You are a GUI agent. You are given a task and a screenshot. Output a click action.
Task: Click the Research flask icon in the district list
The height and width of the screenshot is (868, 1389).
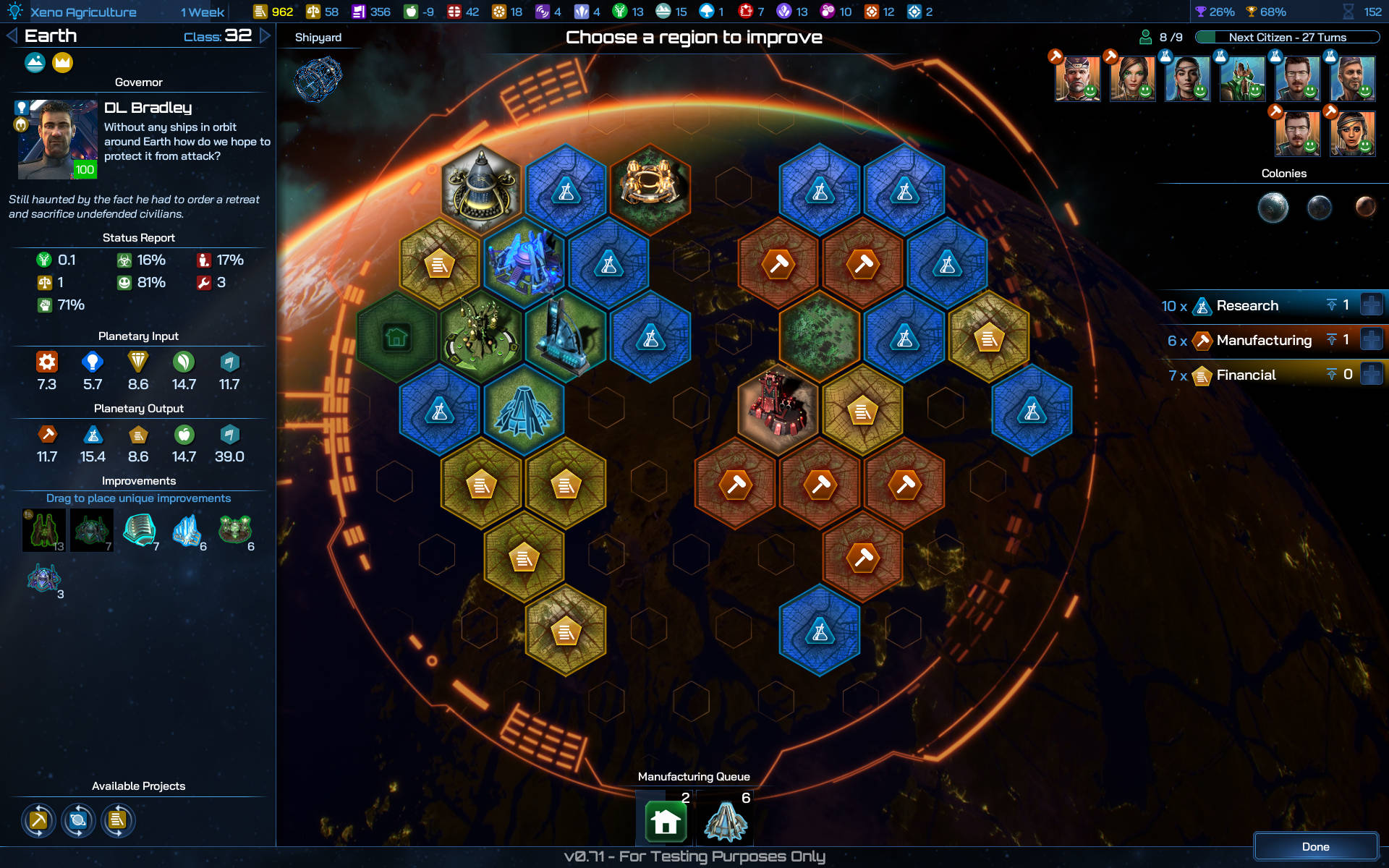[1202, 306]
